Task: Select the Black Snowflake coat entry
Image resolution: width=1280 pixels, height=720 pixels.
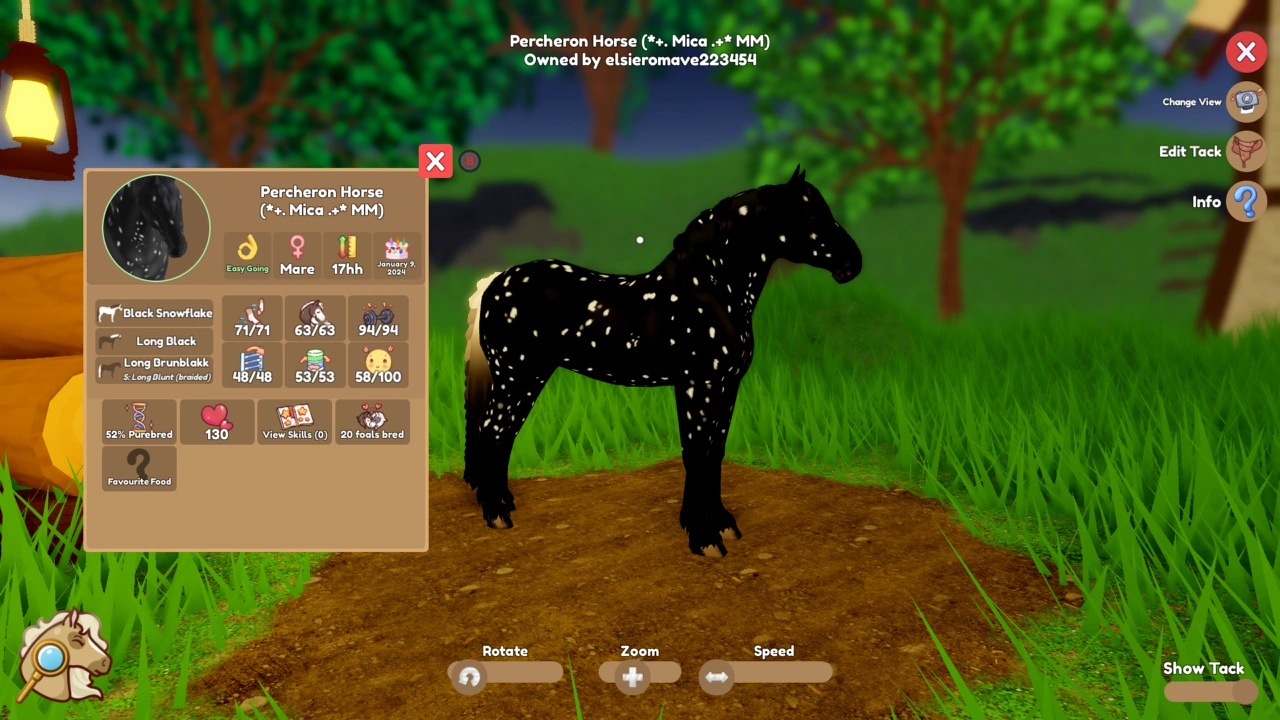Action: click(155, 313)
